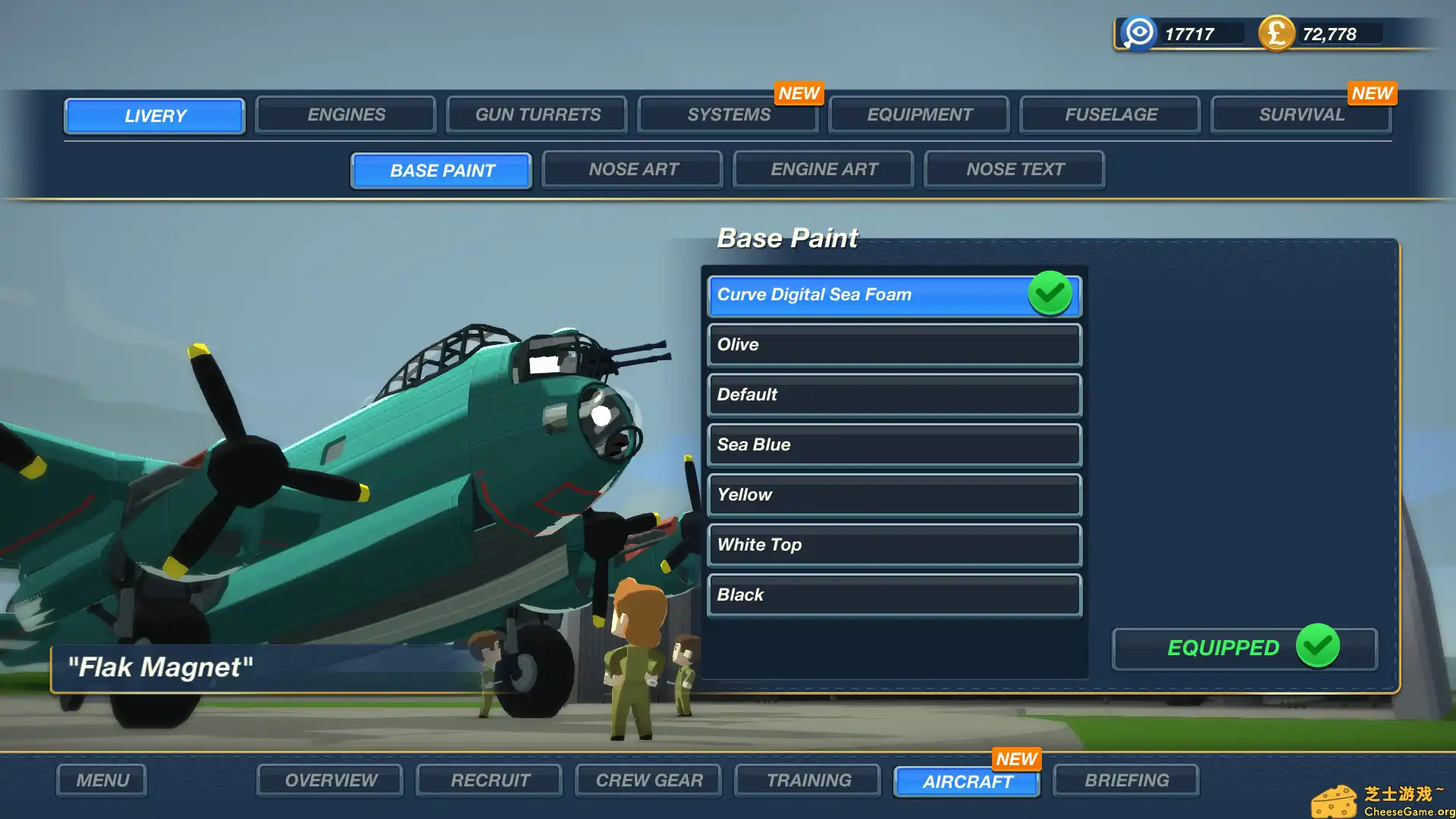The height and width of the screenshot is (819, 1456).
Task: Click the NEW badge above Survival
Action: [1372, 93]
